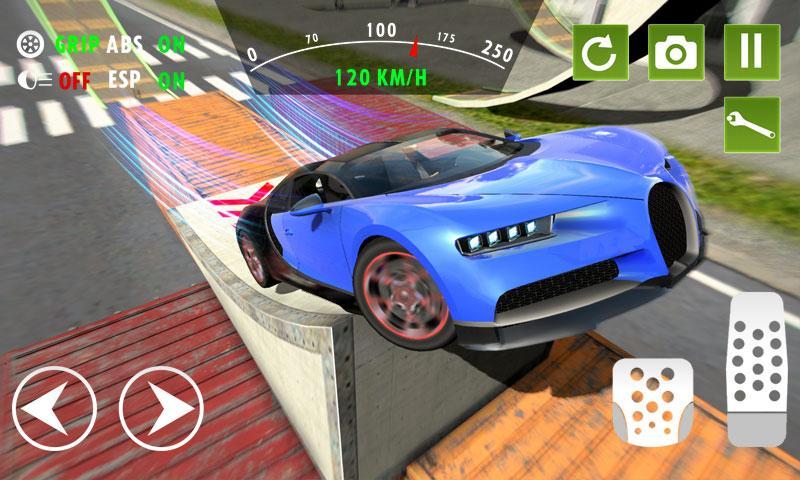Screen dimensions: 800x480
Task: Steer right with the right arrow button
Action: pos(161,408)
